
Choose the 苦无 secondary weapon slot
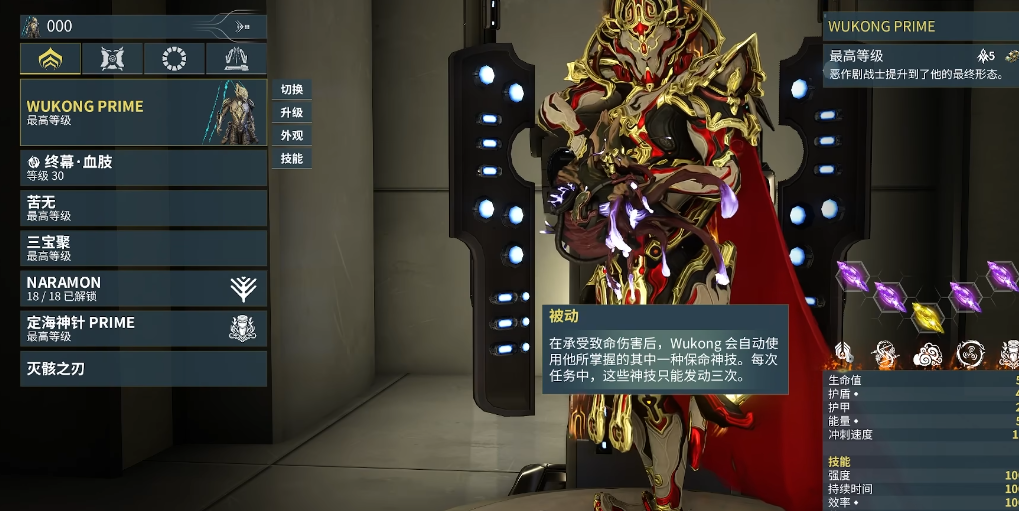click(x=143, y=208)
